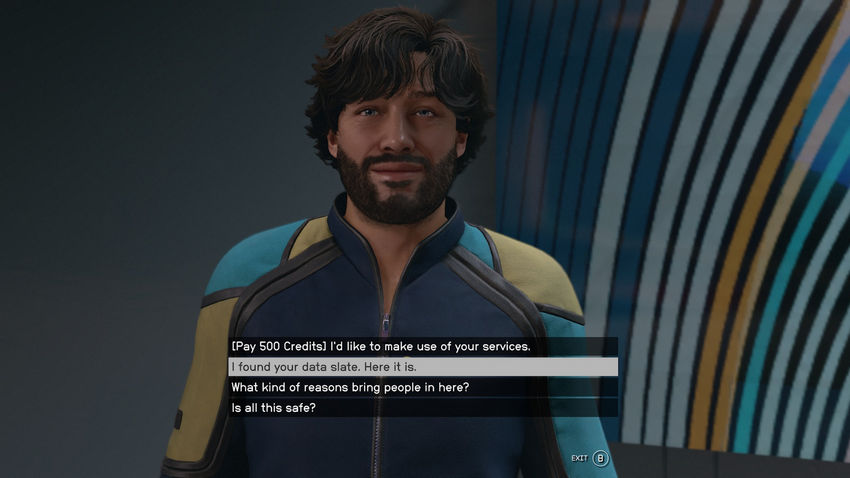Choose the Pay 500 Credits dialogue option
Viewport: 850px width, 478px height.
click(x=381, y=347)
